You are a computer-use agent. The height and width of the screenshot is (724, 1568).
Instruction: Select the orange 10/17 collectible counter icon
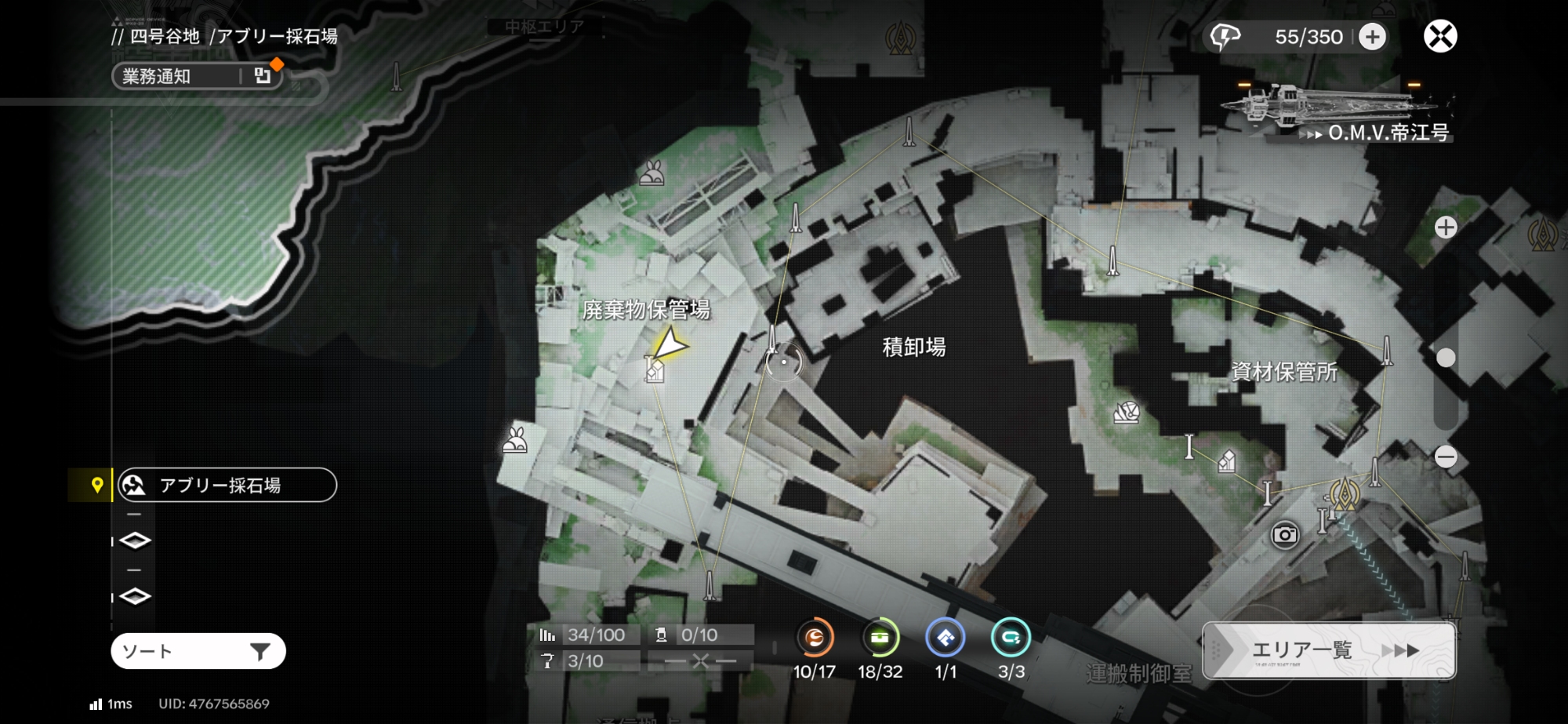pos(815,639)
